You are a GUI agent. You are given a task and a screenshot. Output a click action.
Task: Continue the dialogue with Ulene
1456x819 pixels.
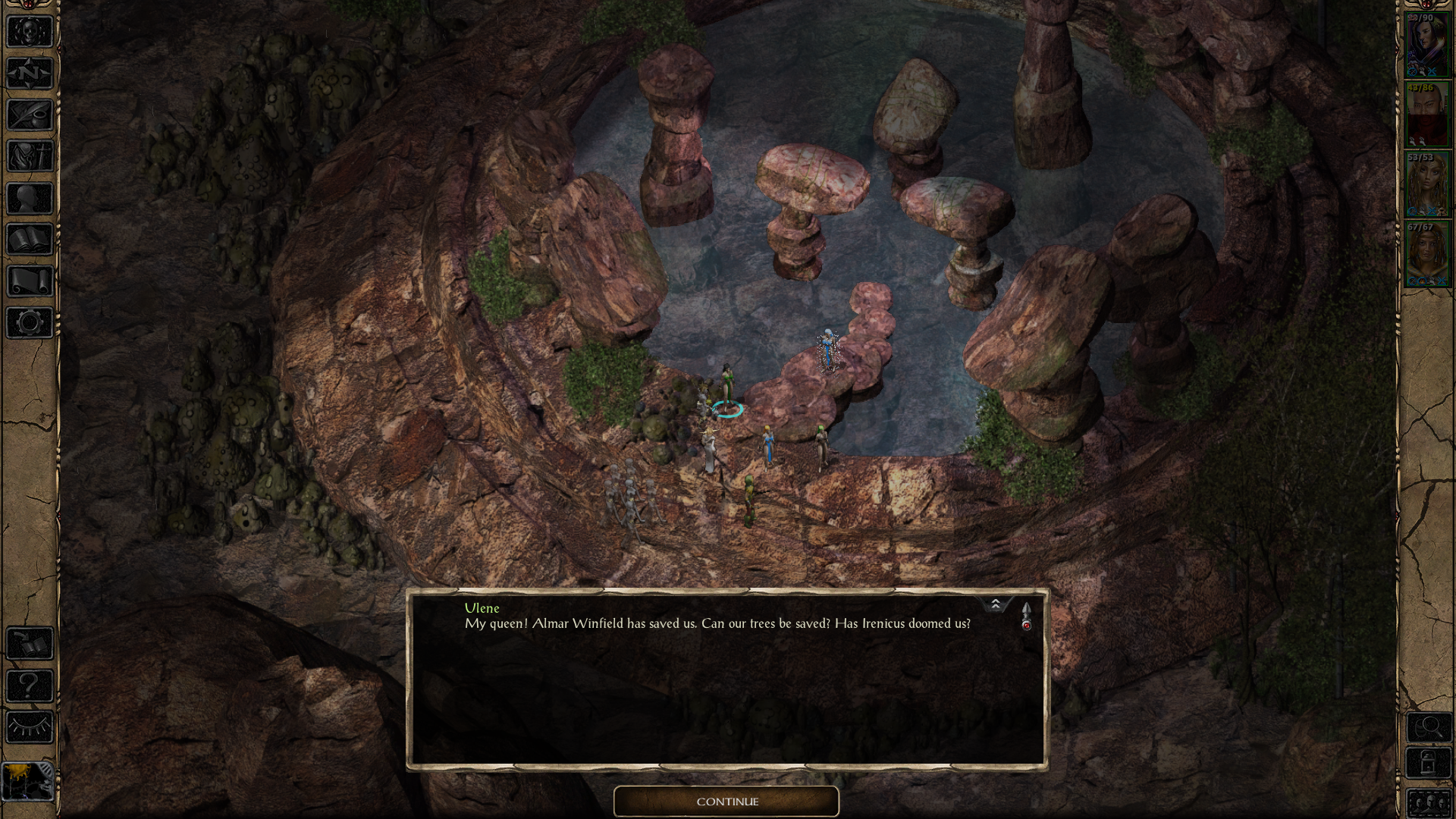click(726, 802)
